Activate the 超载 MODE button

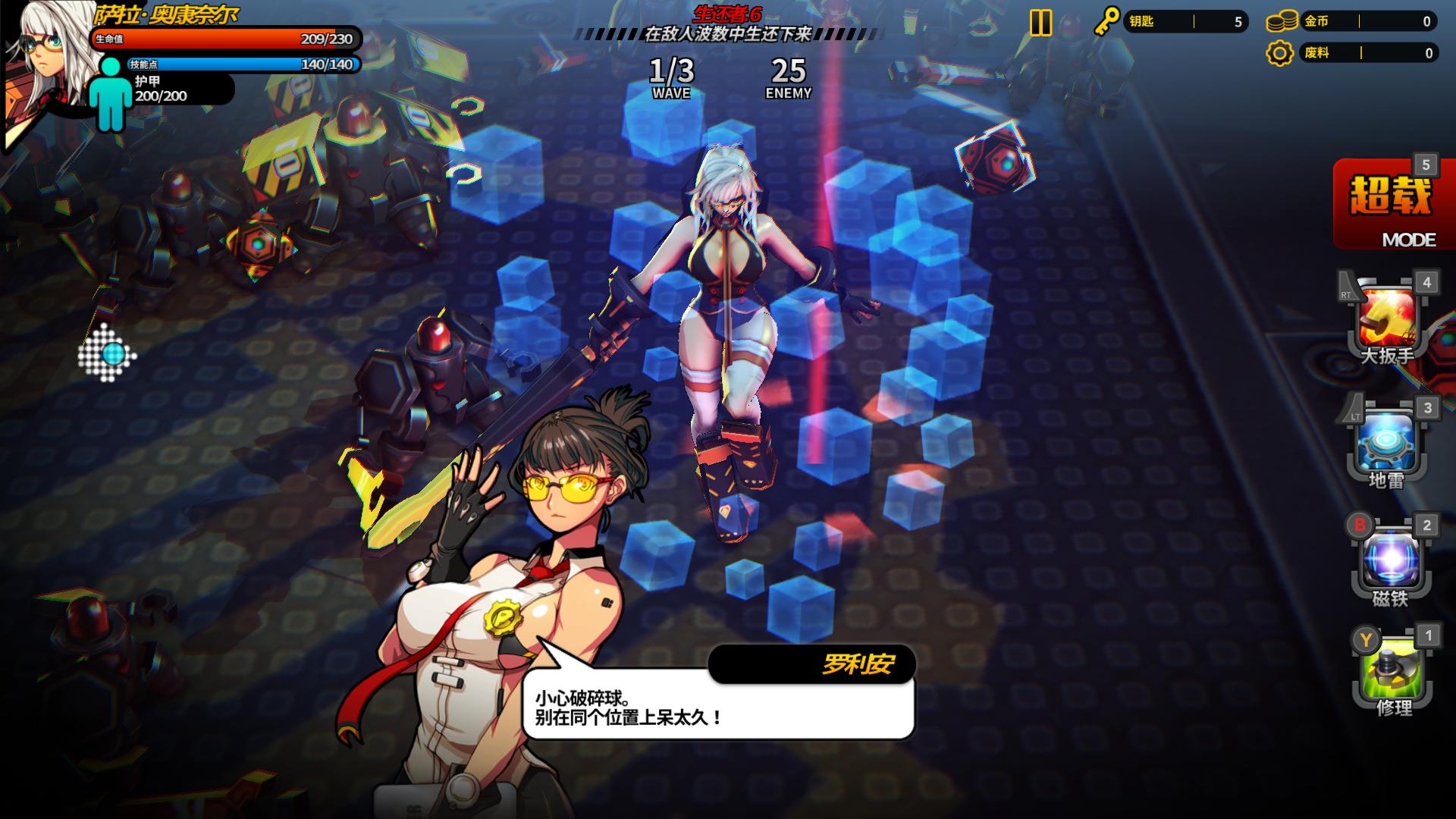click(x=1392, y=205)
